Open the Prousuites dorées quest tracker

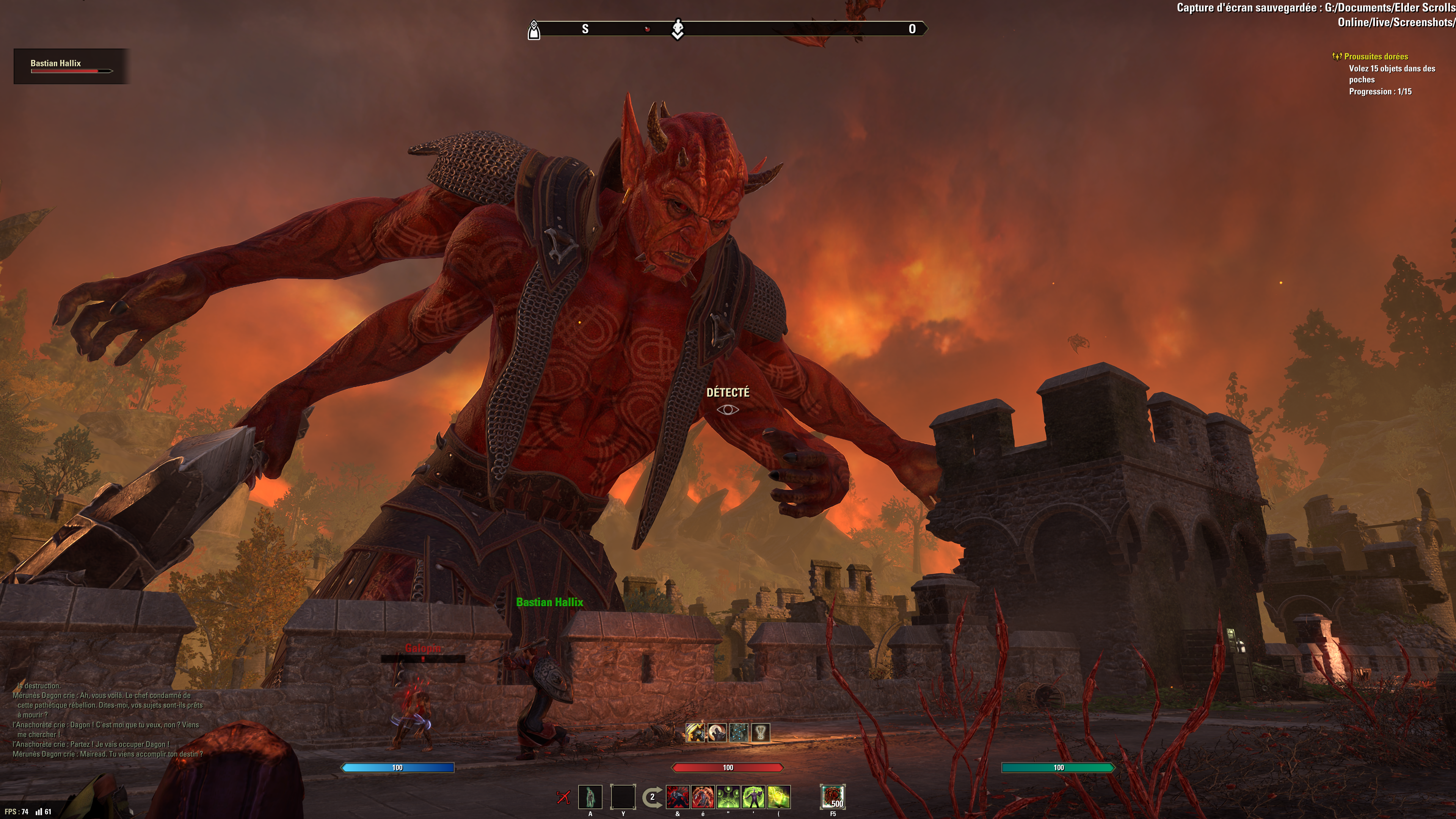click(1376, 56)
